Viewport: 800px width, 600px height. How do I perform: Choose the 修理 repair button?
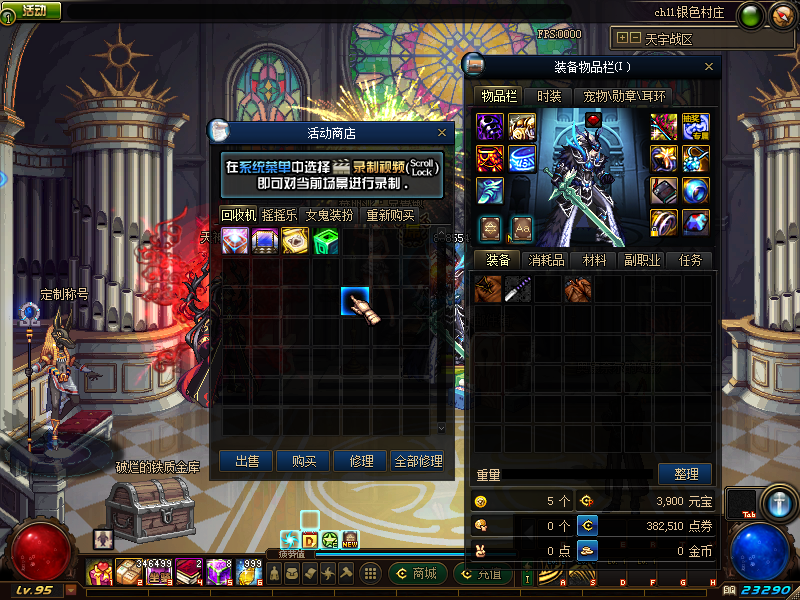pyautogui.click(x=361, y=461)
